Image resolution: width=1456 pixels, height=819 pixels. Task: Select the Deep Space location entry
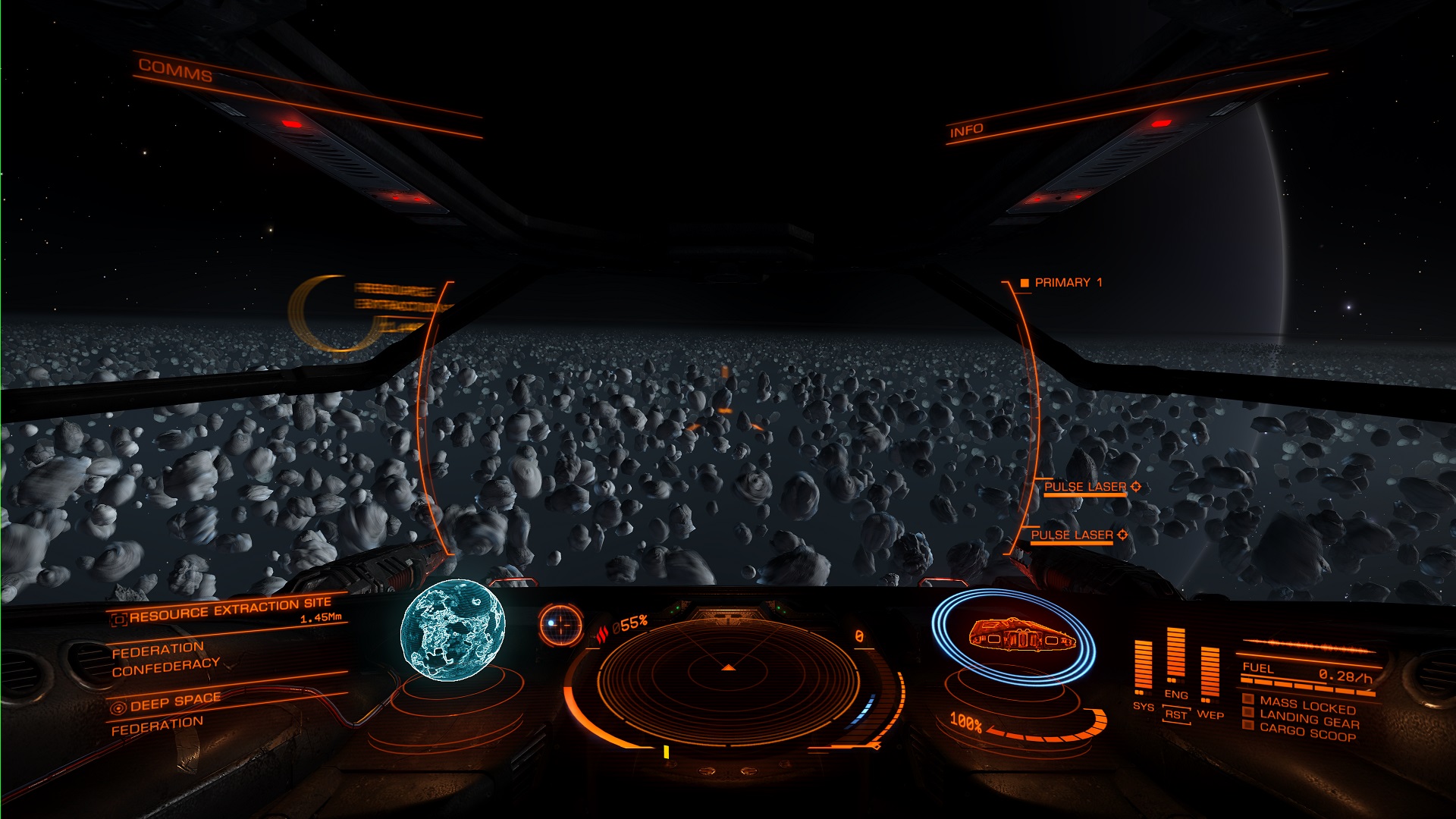pyautogui.click(x=175, y=701)
